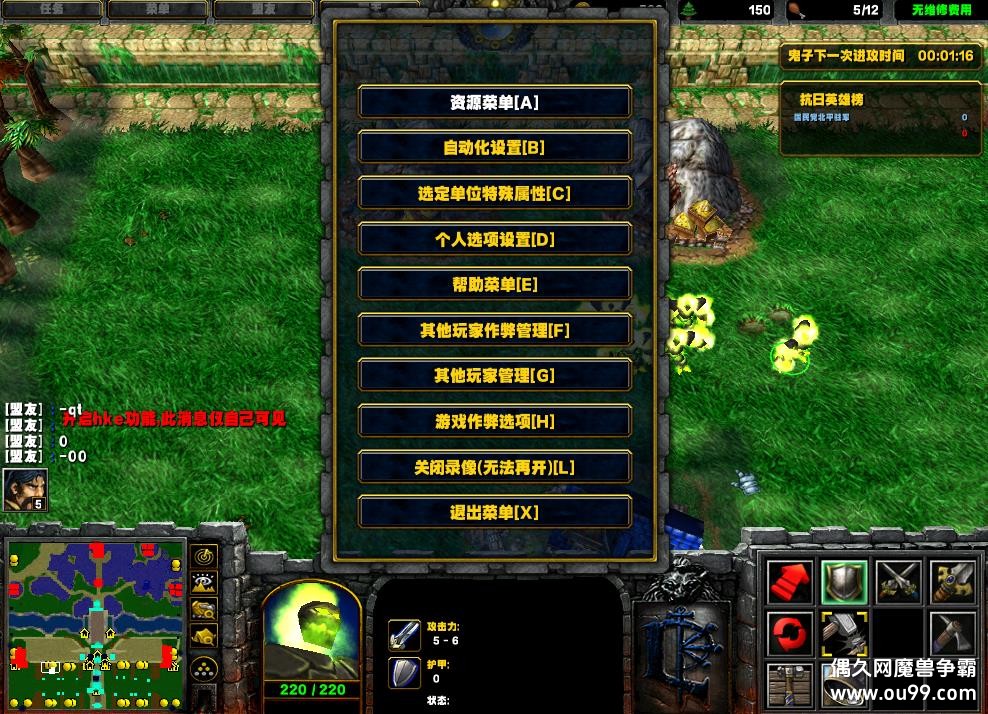Exit via 退出菜单[X] button

point(494,513)
